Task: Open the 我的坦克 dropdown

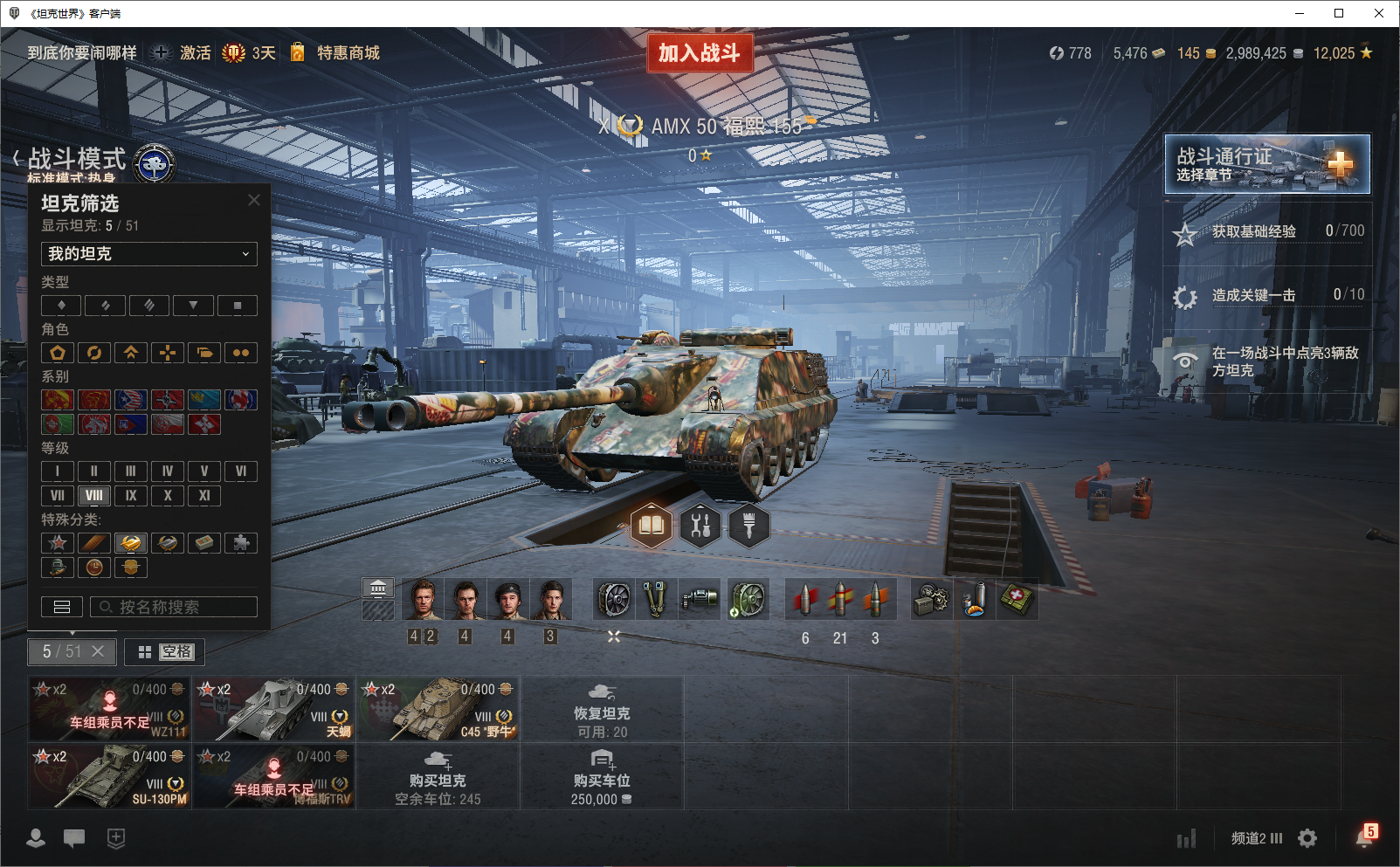Action: [x=149, y=254]
